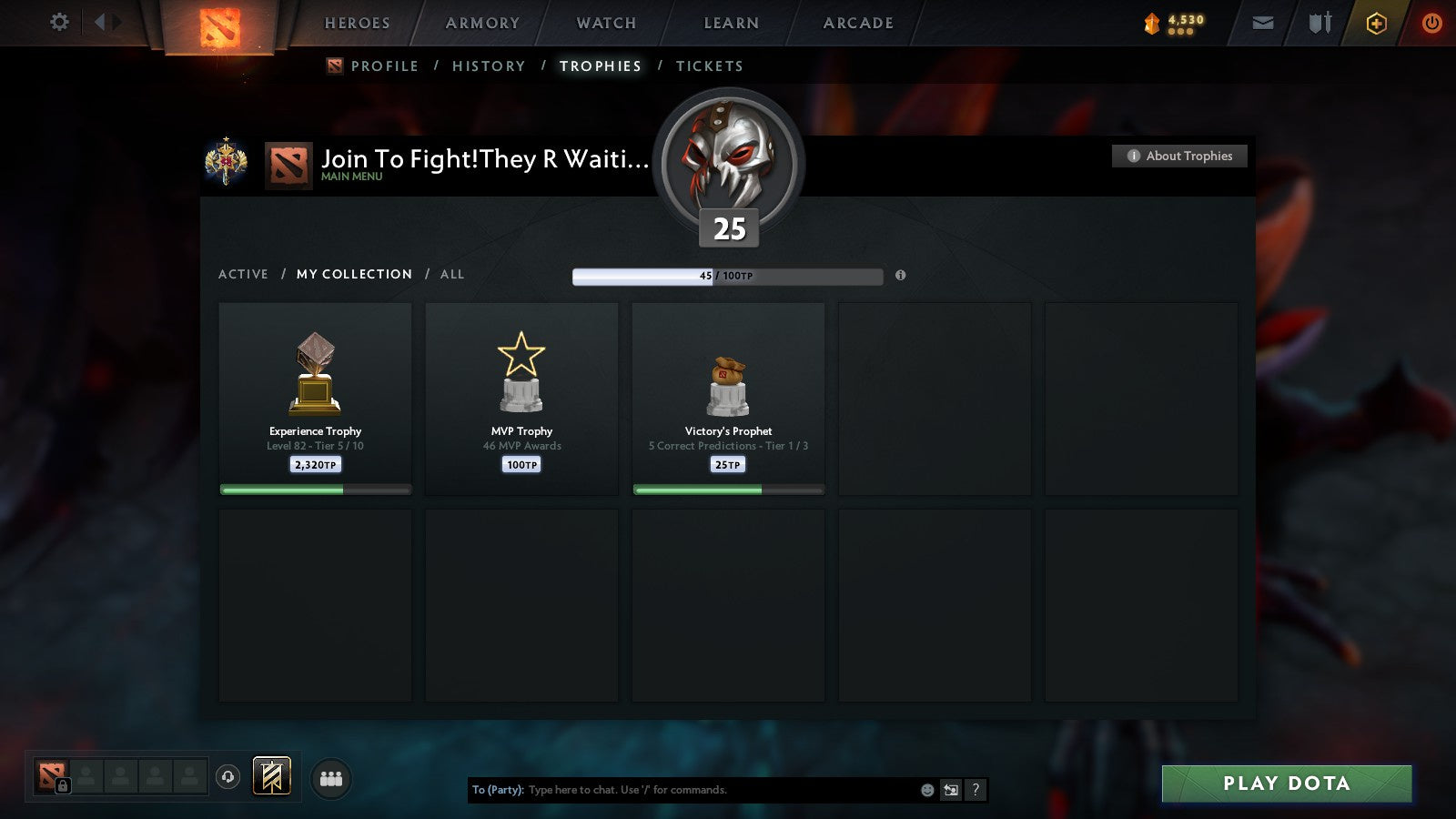The height and width of the screenshot is (819, 1456).
Task: Open About Trophies info
Action: pyautogui.click(x=1178, y=156)
